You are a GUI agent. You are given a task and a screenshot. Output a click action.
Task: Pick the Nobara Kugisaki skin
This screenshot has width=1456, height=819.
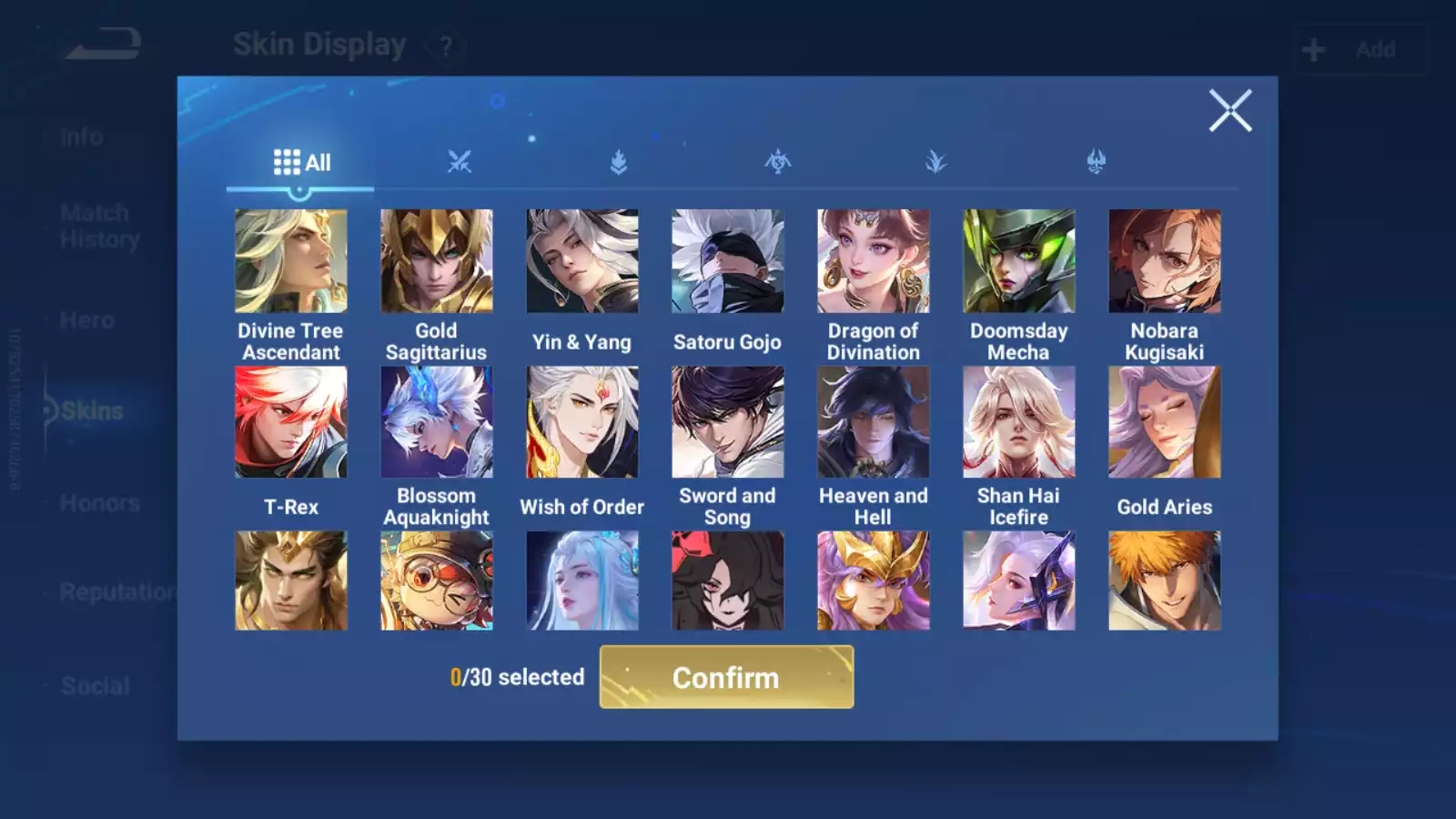click(x=1165, y=262)
